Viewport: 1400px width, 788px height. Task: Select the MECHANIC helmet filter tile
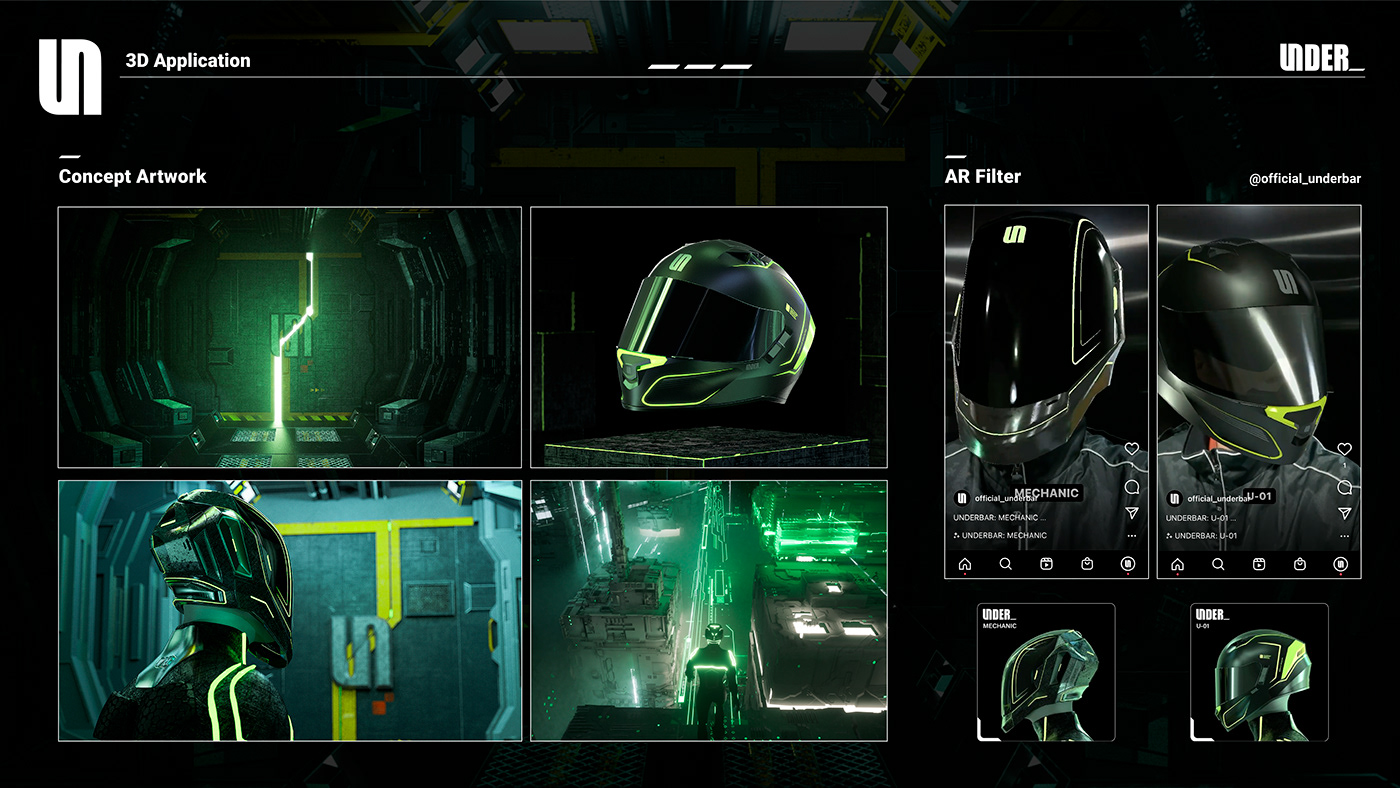pyautogui.click(x=1046, y=672)
